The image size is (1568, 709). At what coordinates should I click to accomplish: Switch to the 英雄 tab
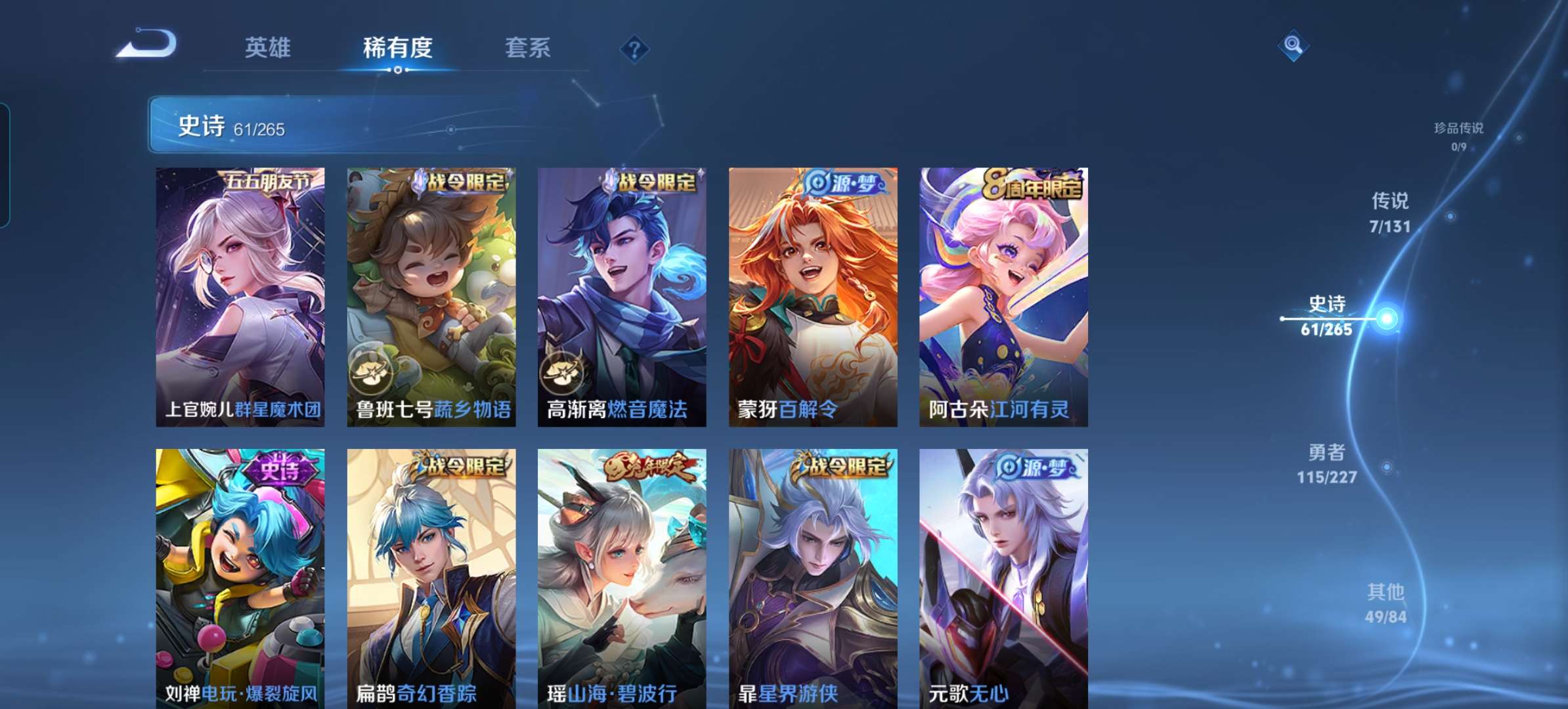tap(267, 48)
